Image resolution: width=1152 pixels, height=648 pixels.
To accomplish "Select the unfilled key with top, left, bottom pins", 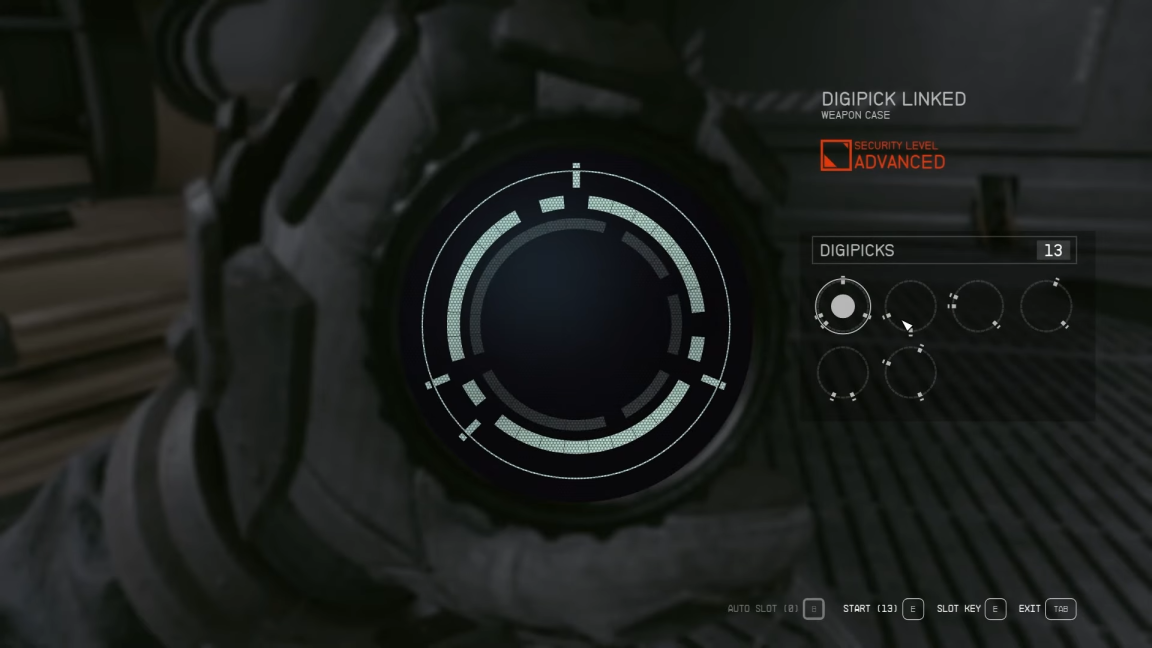I will point(910,373).
